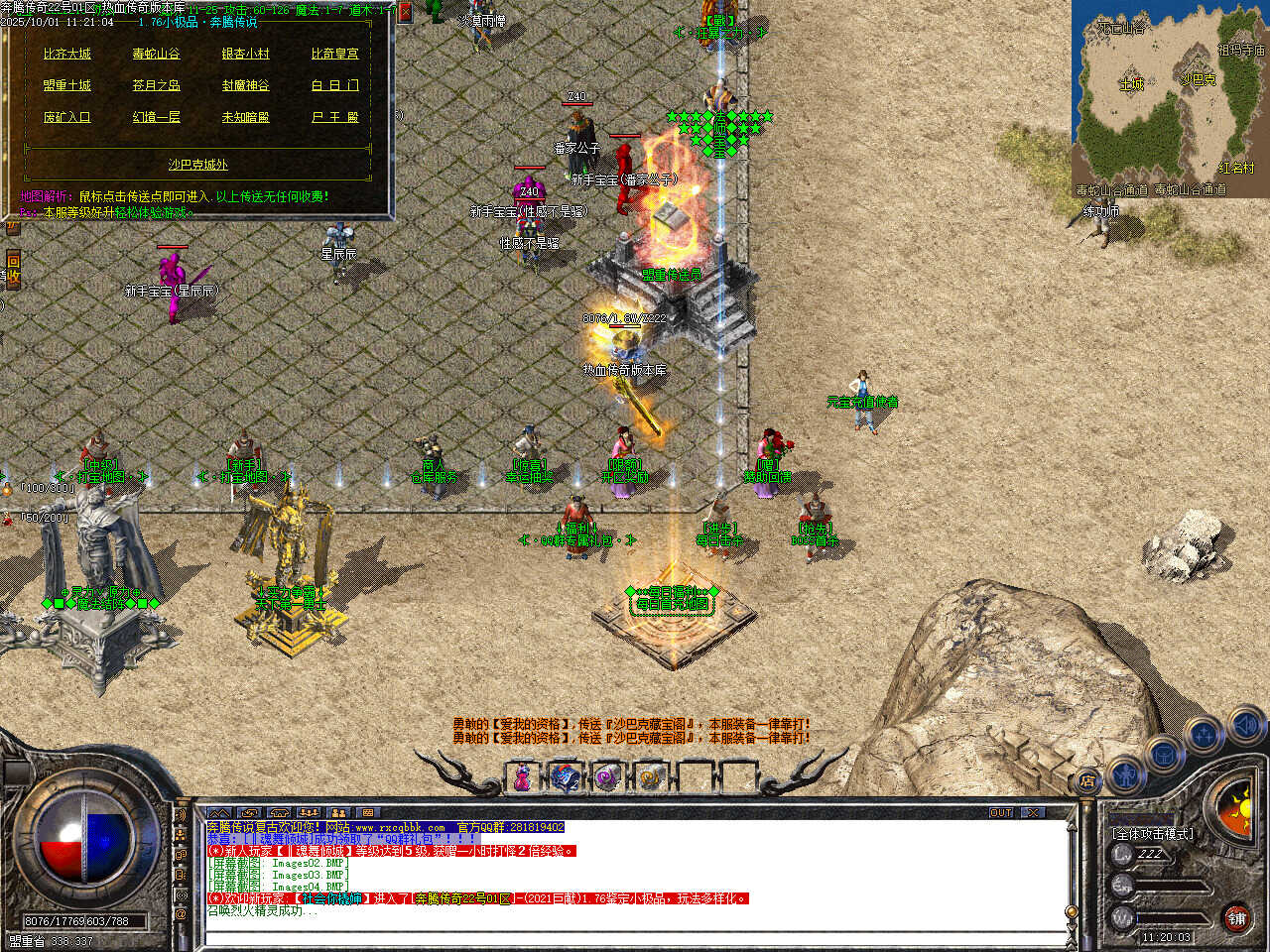The width and height of the screenshot is (1270, 952).
Task: Click the 沙巴克城外 teleport link
Action: [197, 165]
